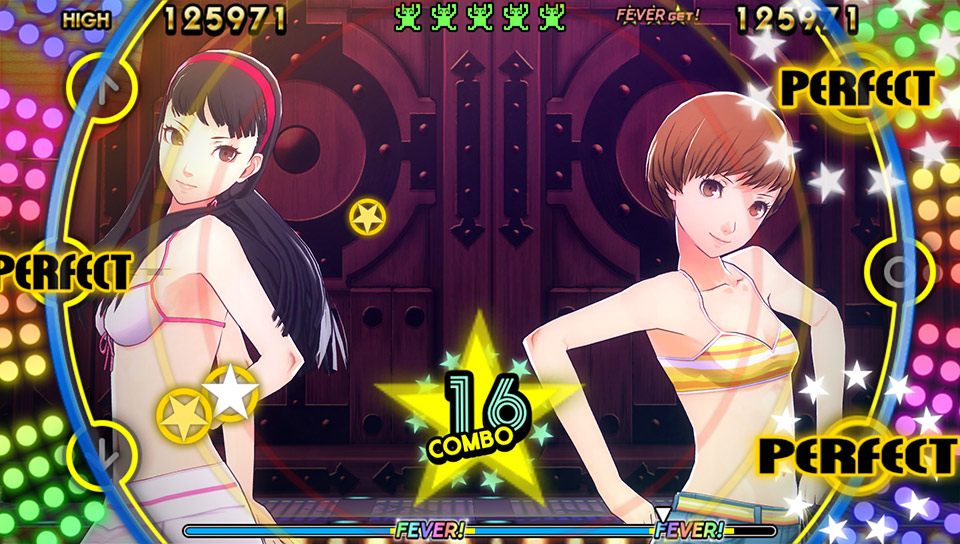Viewport: 960px width, 544px height.
Task: Hit the circle target ring
Action: pos(898,270)
